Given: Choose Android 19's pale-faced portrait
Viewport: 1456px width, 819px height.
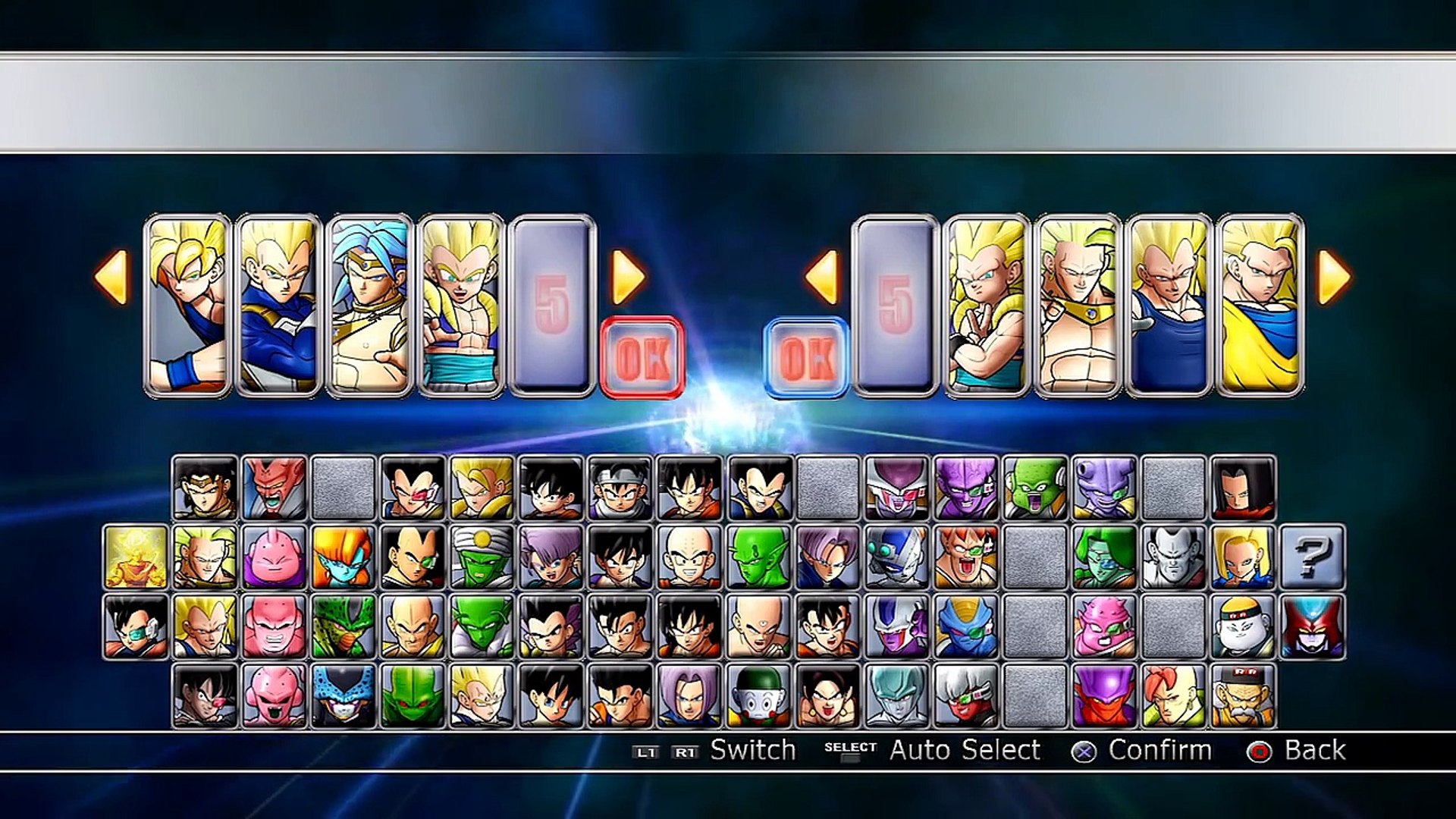Looking at the screenshot, I should pos(1243,626).
